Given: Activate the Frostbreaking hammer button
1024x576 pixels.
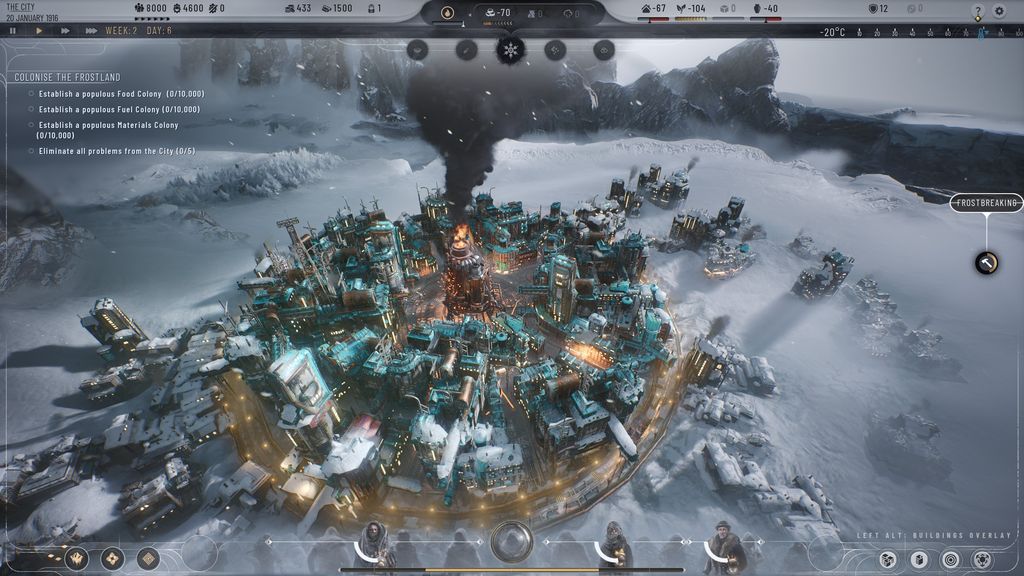Looking at the screenshot, I should [986, 262].
